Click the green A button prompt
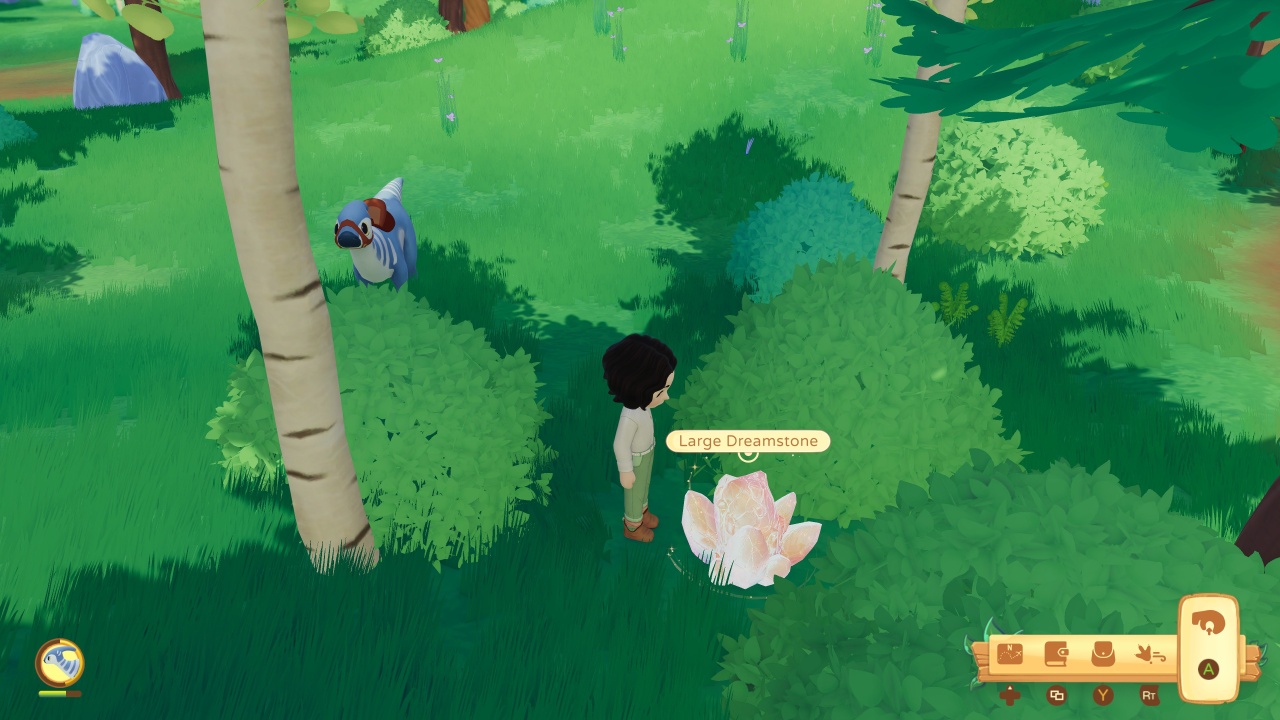This screenshot has width=1280, height=720. point(1208,670)
